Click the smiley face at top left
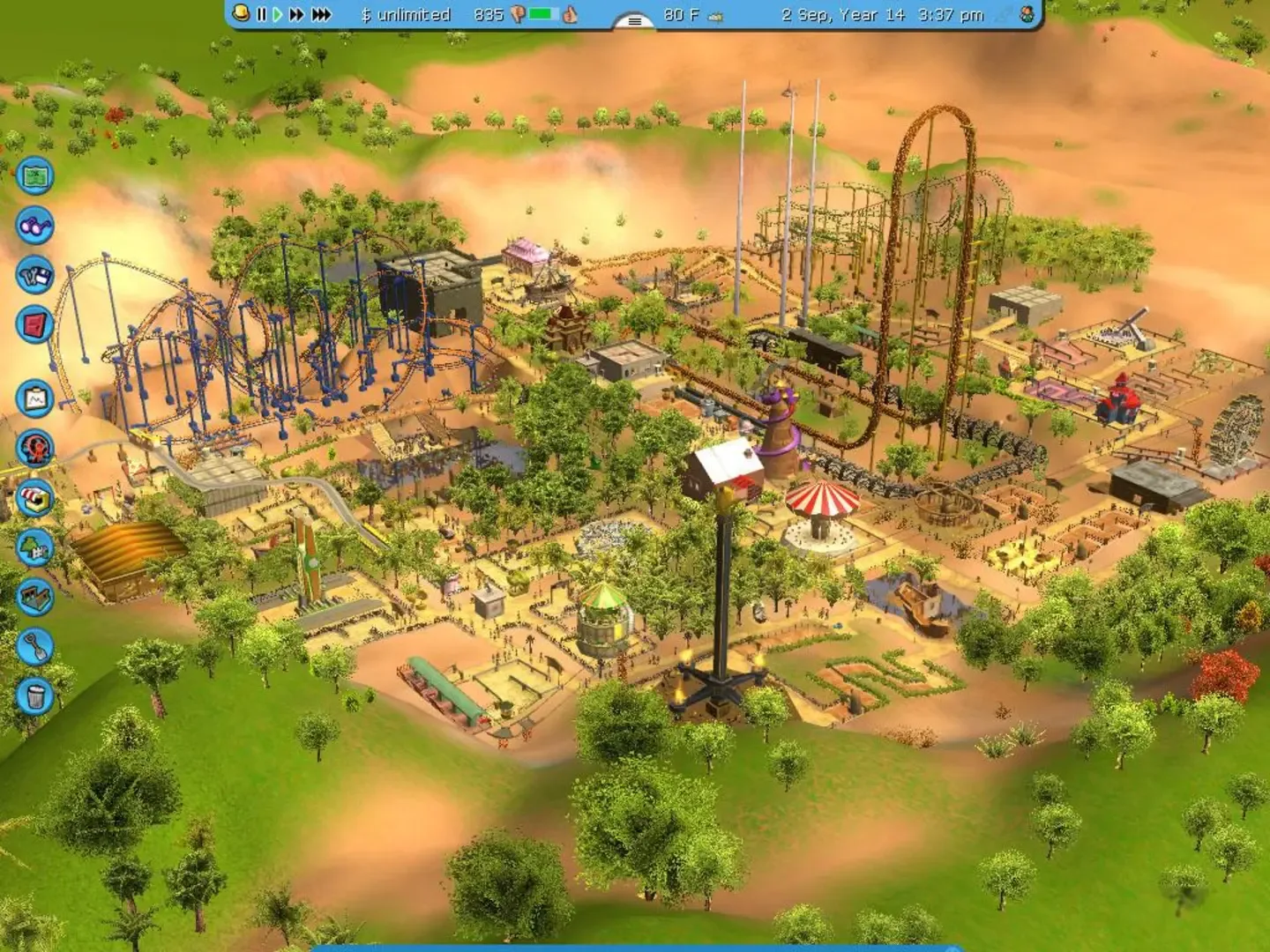This screenshot has width=1270, height=952. click(240, 14)
